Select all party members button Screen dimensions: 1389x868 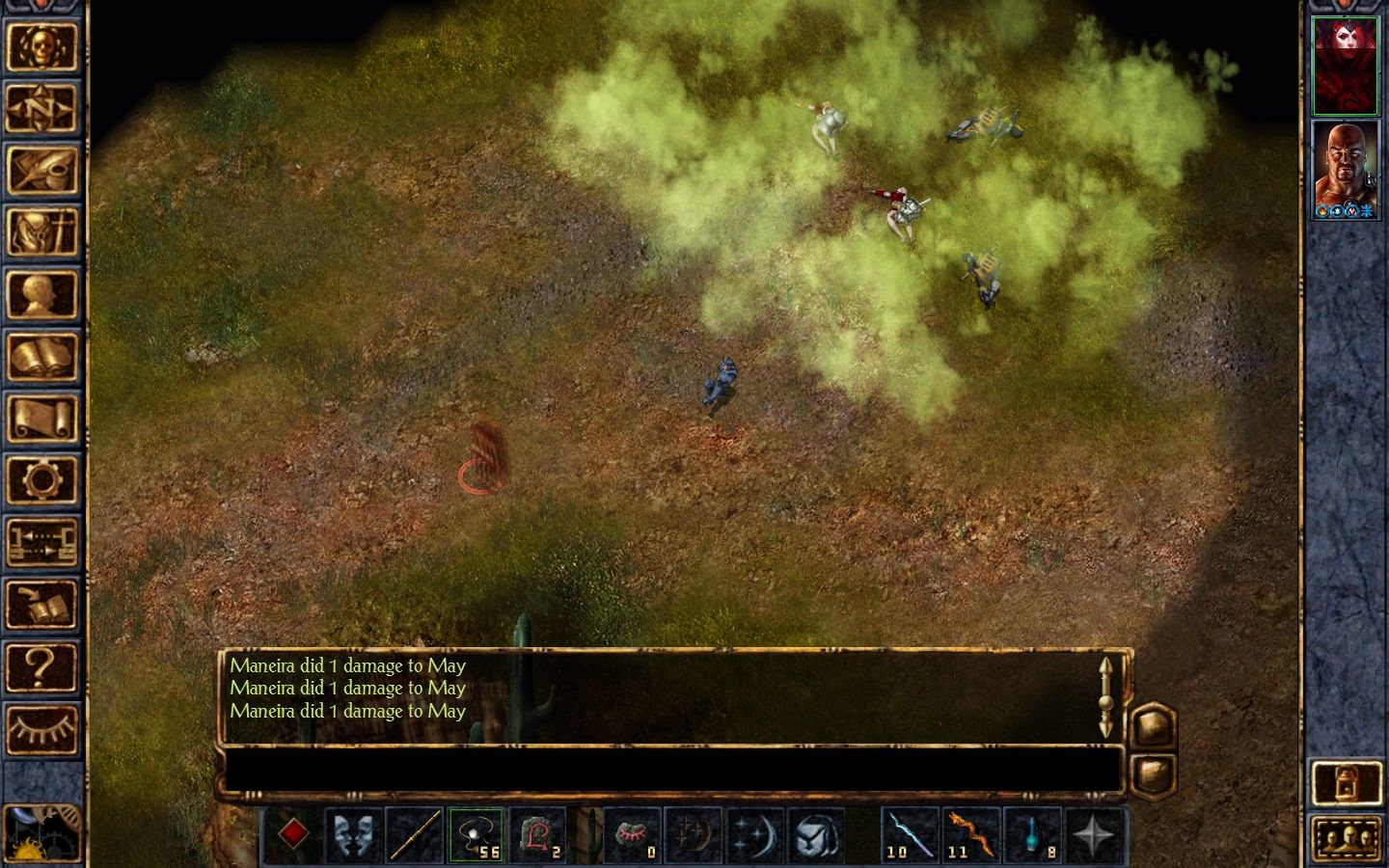[x=1347, y=837]
